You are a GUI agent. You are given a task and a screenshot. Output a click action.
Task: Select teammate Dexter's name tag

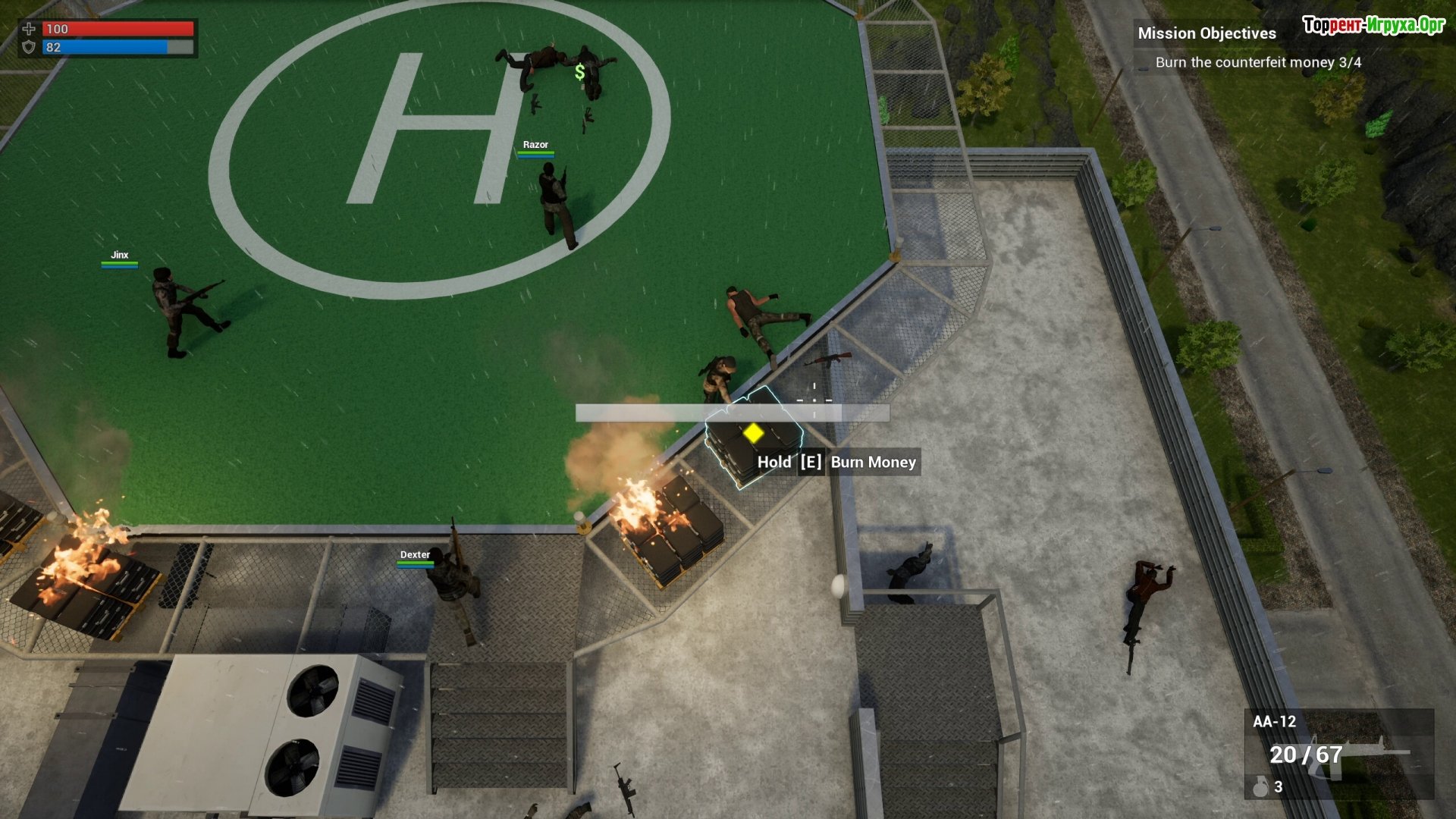click(x=415, y=555)
